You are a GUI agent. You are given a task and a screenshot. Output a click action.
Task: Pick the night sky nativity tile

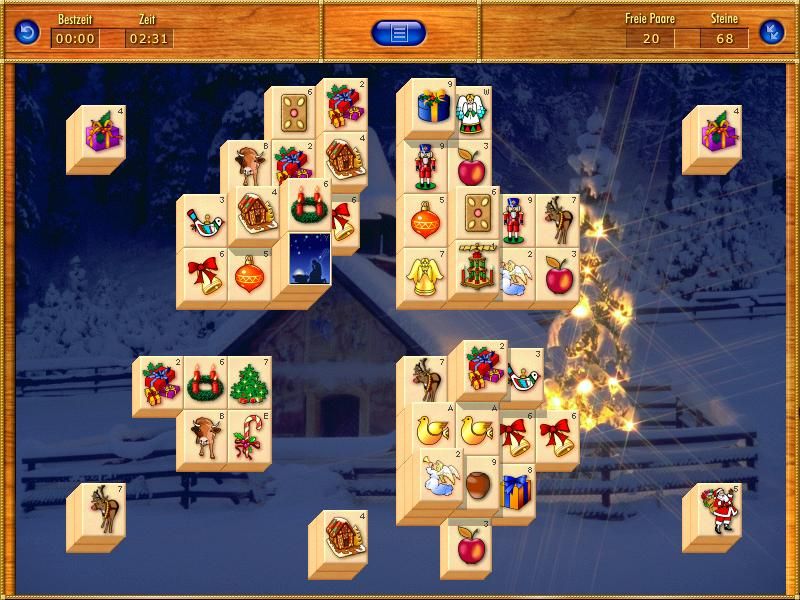(310, 258)
